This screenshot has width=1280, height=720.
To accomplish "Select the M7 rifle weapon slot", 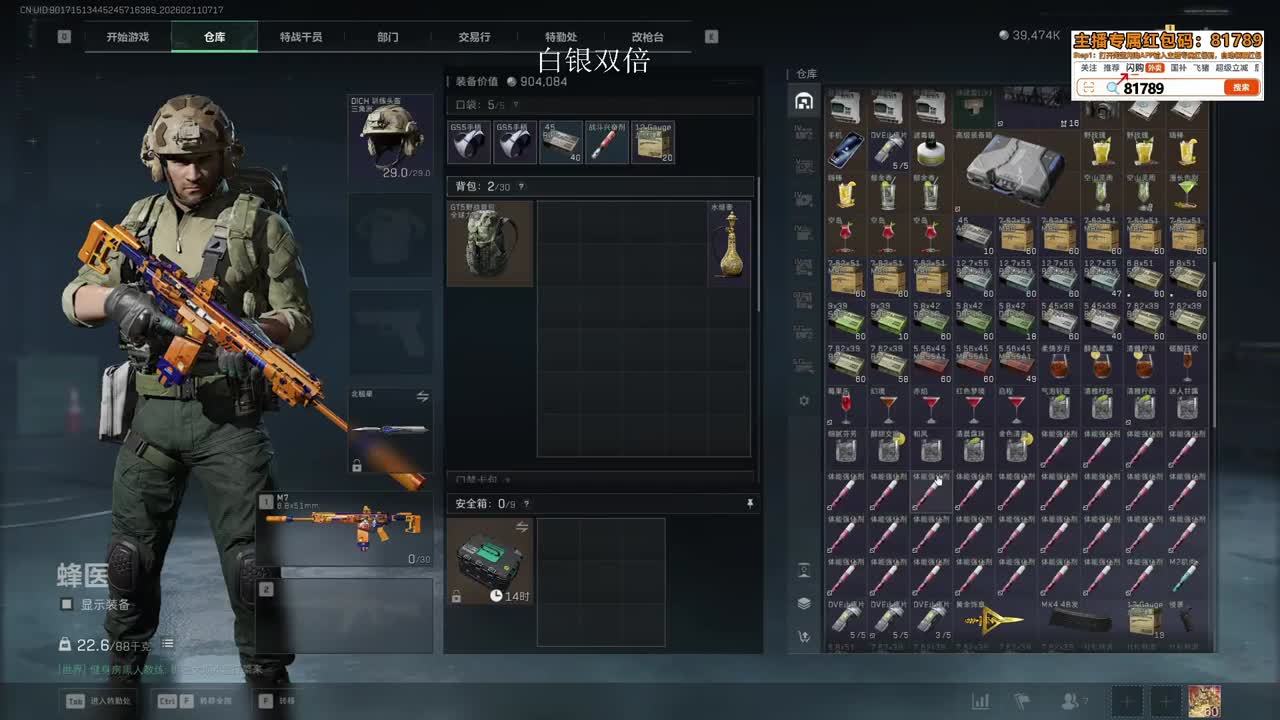I will tap(345, 528).
